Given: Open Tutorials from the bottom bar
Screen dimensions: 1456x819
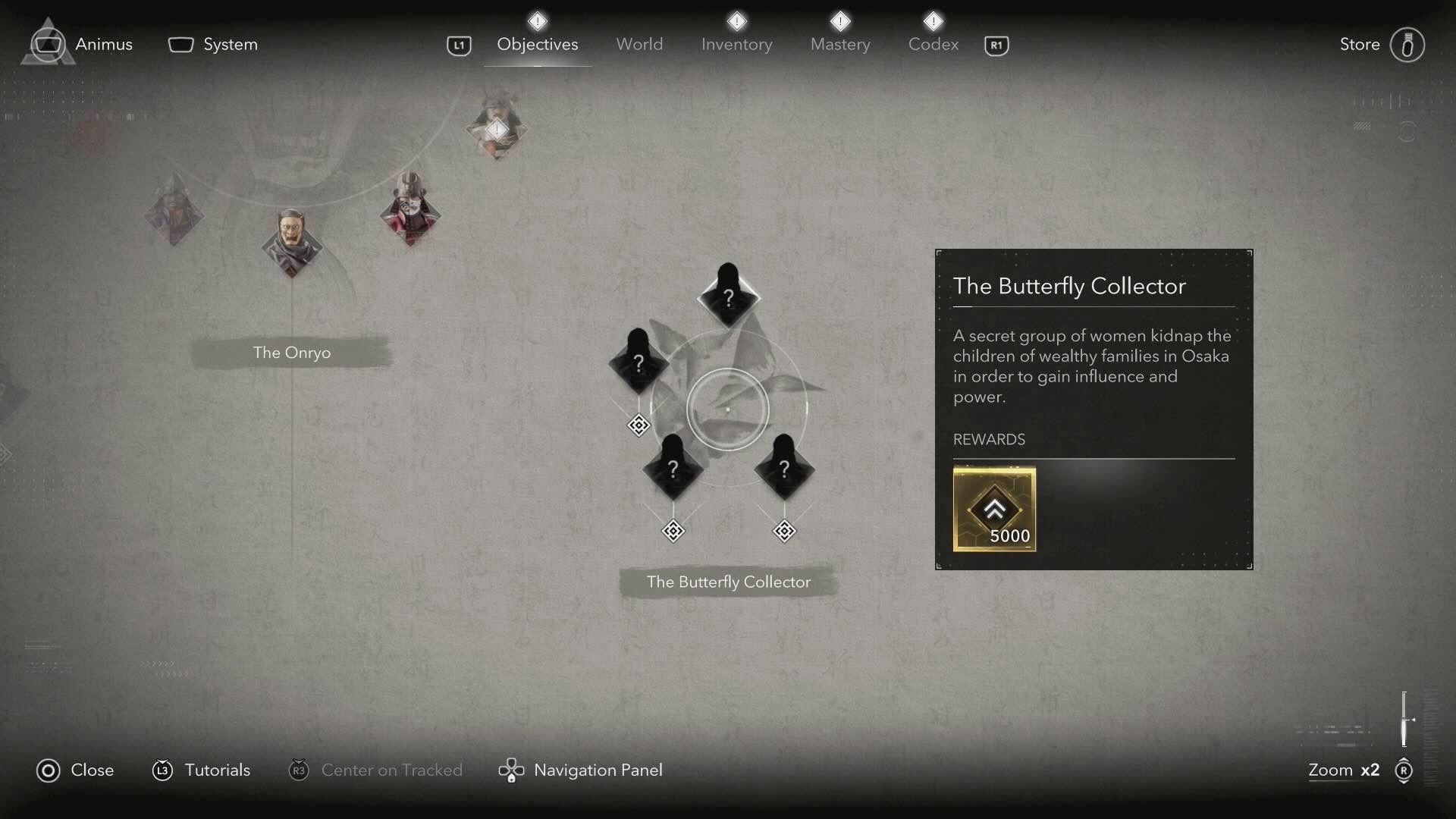Looking at the screenshot, I should tap(218, 770).
